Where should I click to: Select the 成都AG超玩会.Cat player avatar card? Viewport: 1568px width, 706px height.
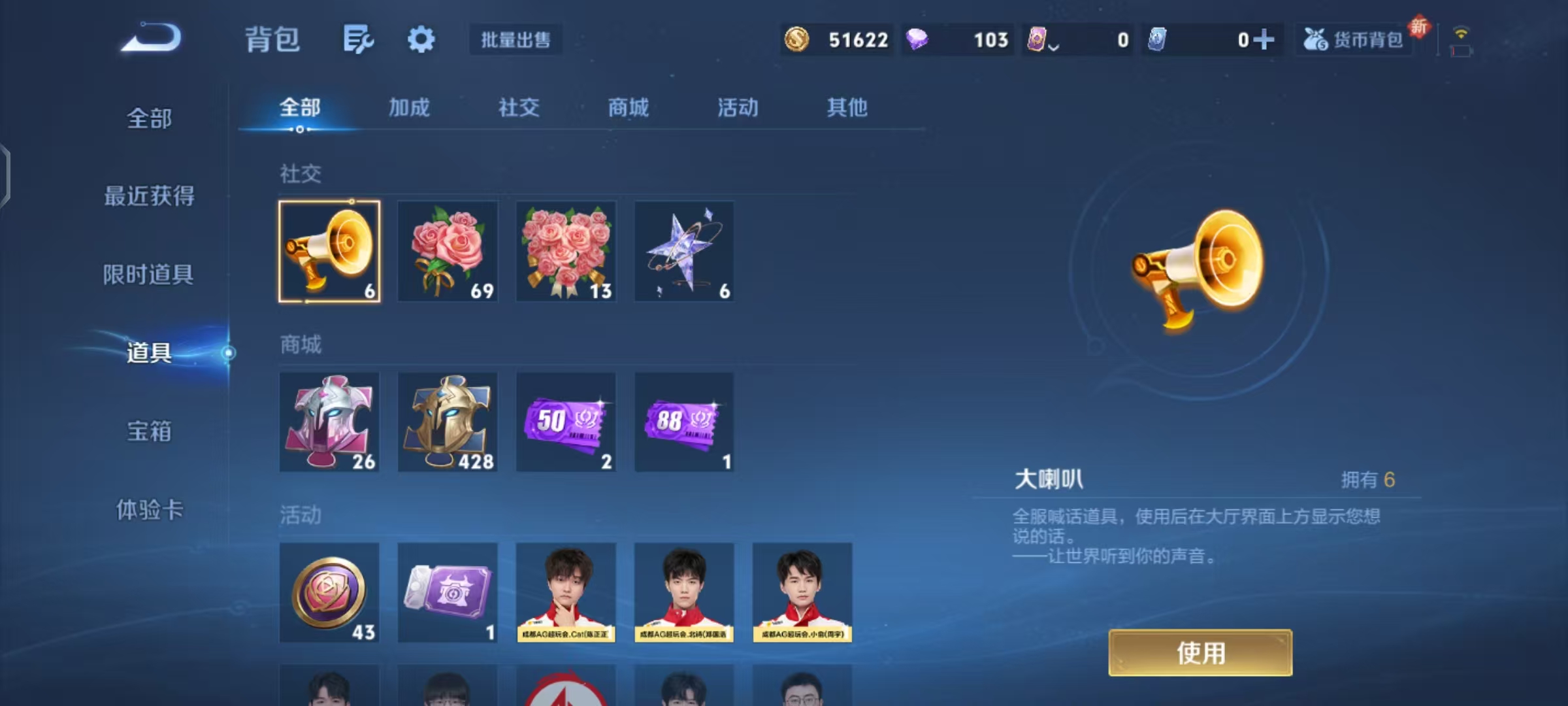point(566,592)
